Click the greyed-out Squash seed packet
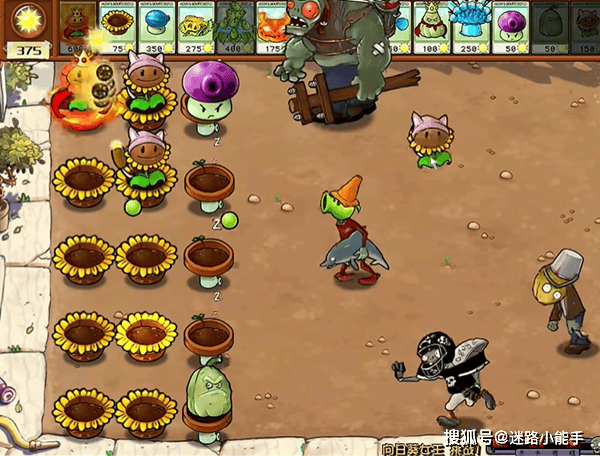Viewport: 600px width, 456px height. (x=549, y=27)
